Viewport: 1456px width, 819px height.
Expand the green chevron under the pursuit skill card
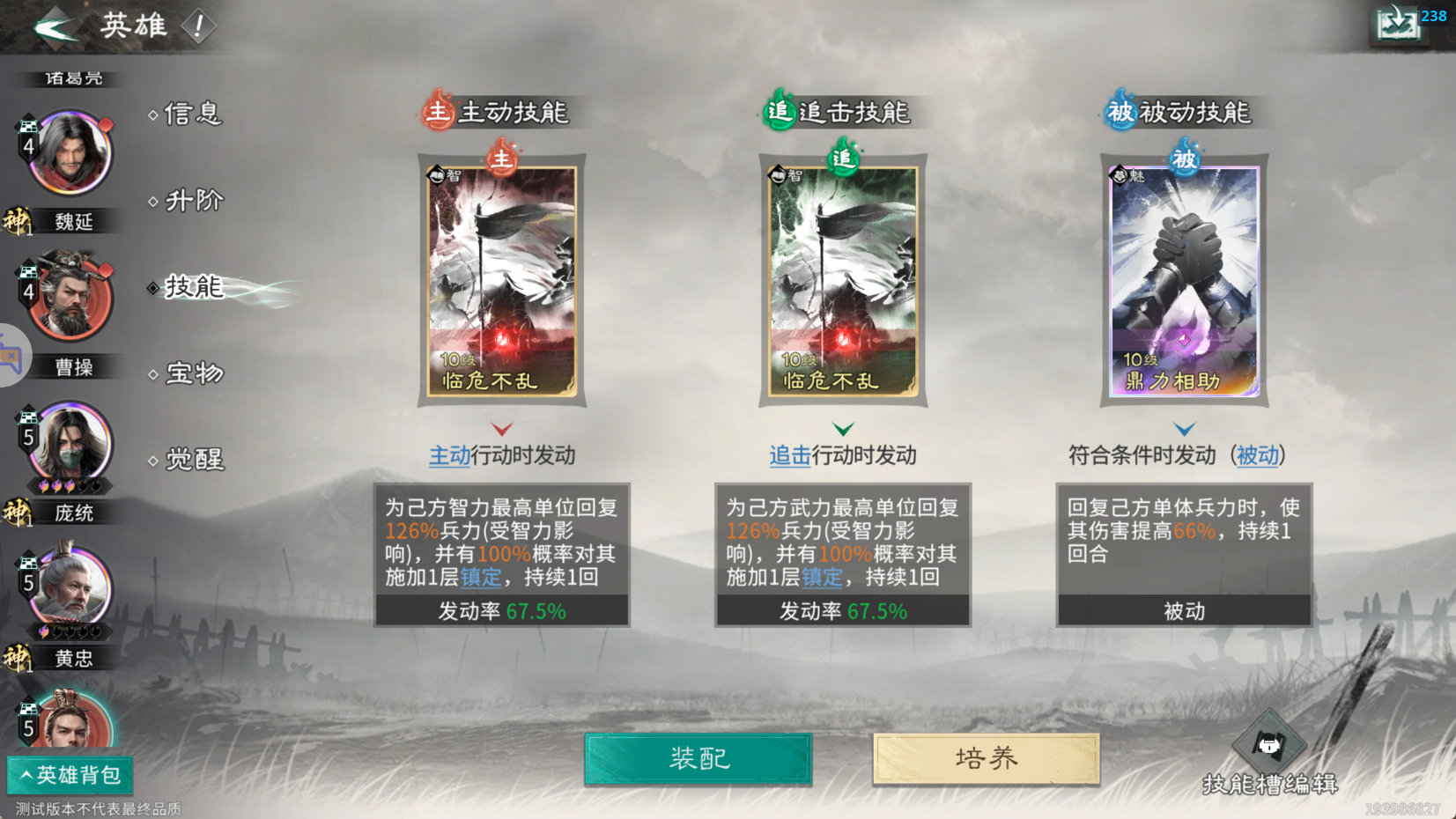843,429
